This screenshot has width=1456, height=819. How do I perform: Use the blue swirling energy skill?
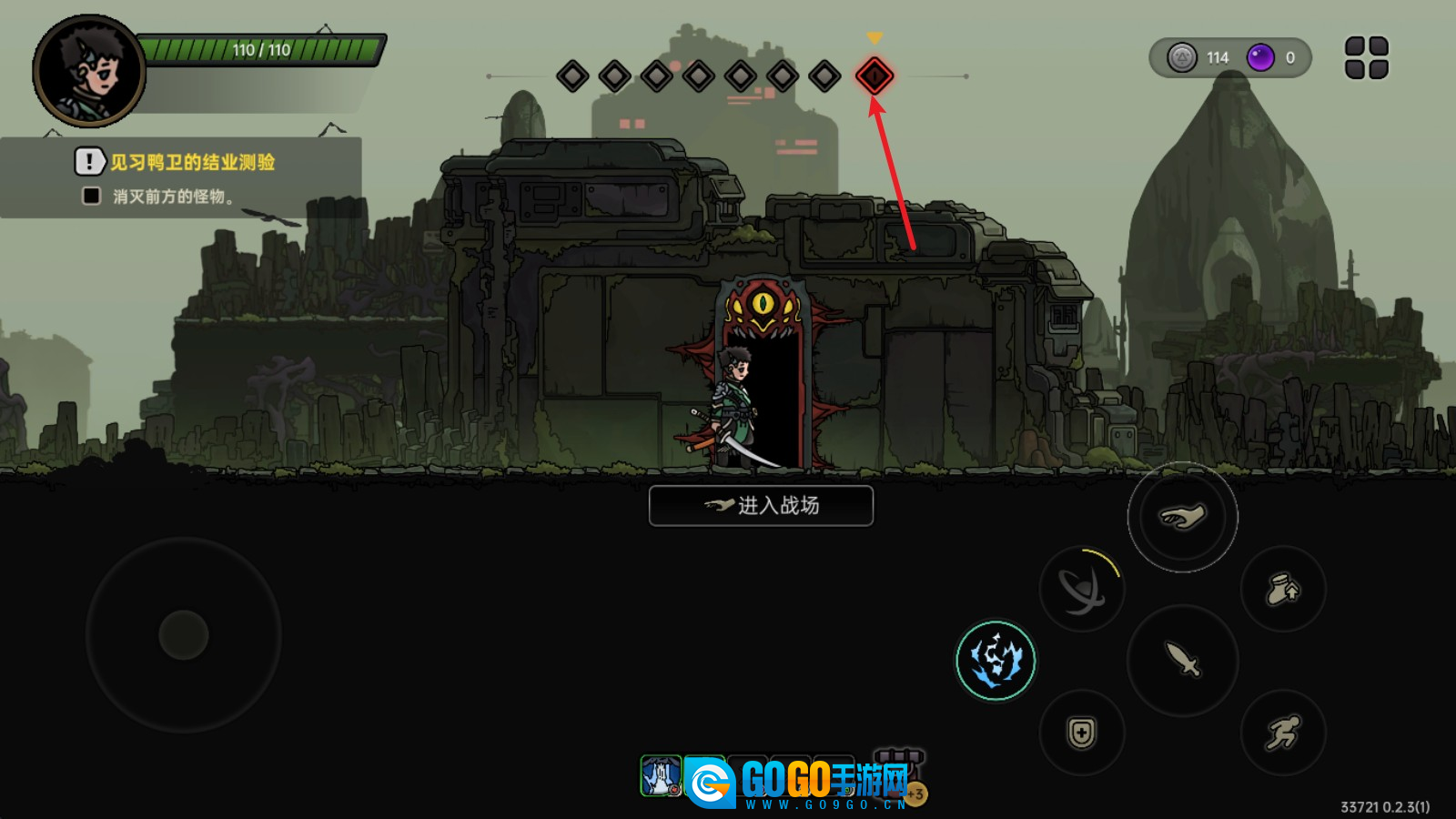996,660
